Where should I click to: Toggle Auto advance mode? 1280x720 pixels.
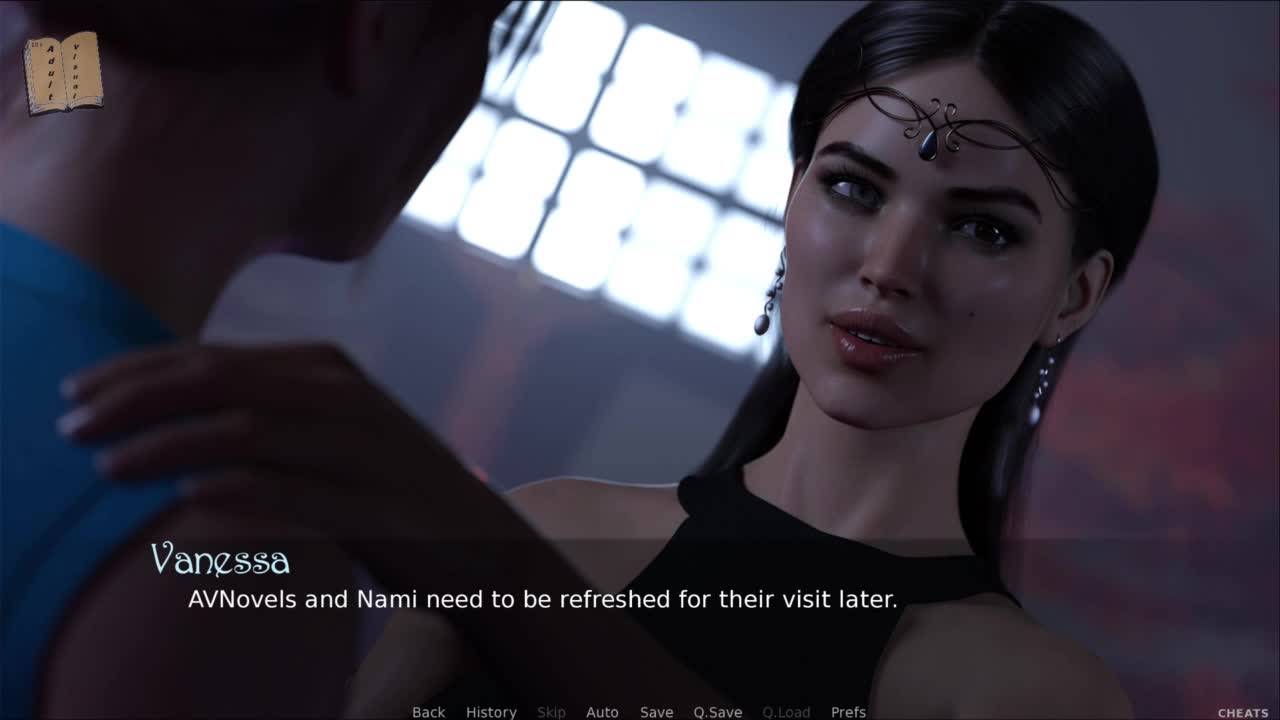coord(602,712)
